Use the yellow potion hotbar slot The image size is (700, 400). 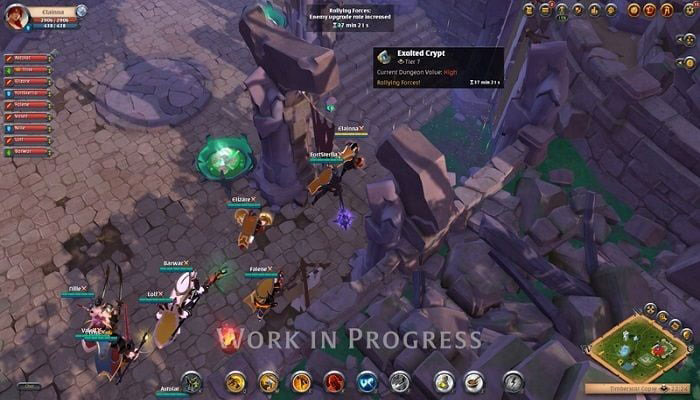pos(441,381)
